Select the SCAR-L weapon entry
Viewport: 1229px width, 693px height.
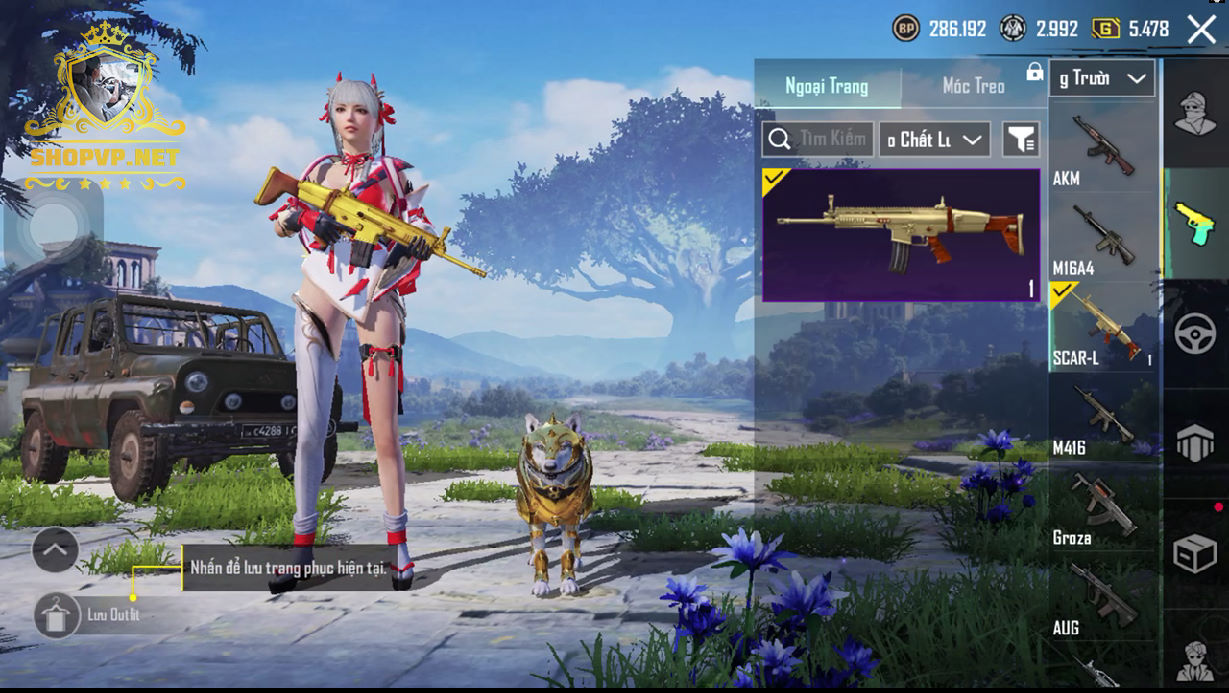(x=1102, y=328)
